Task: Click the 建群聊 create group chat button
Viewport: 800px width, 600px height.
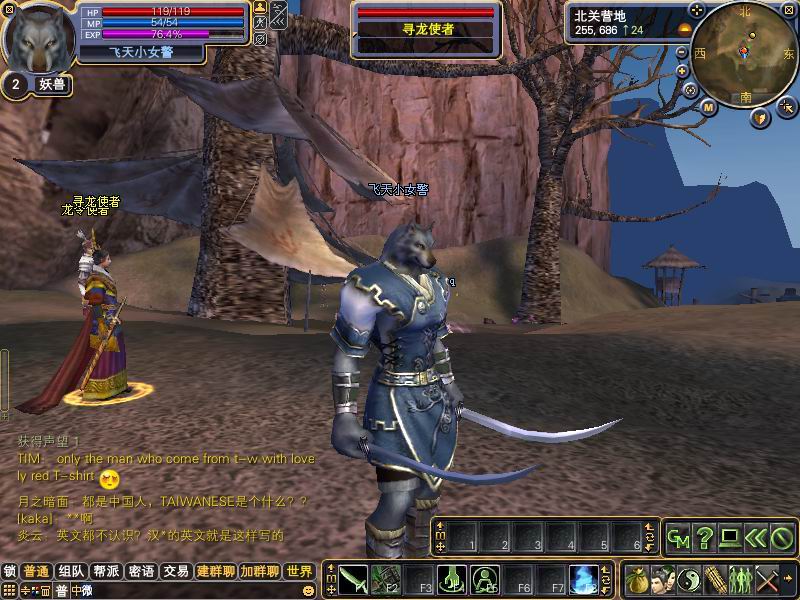Action: click(216, 572)
